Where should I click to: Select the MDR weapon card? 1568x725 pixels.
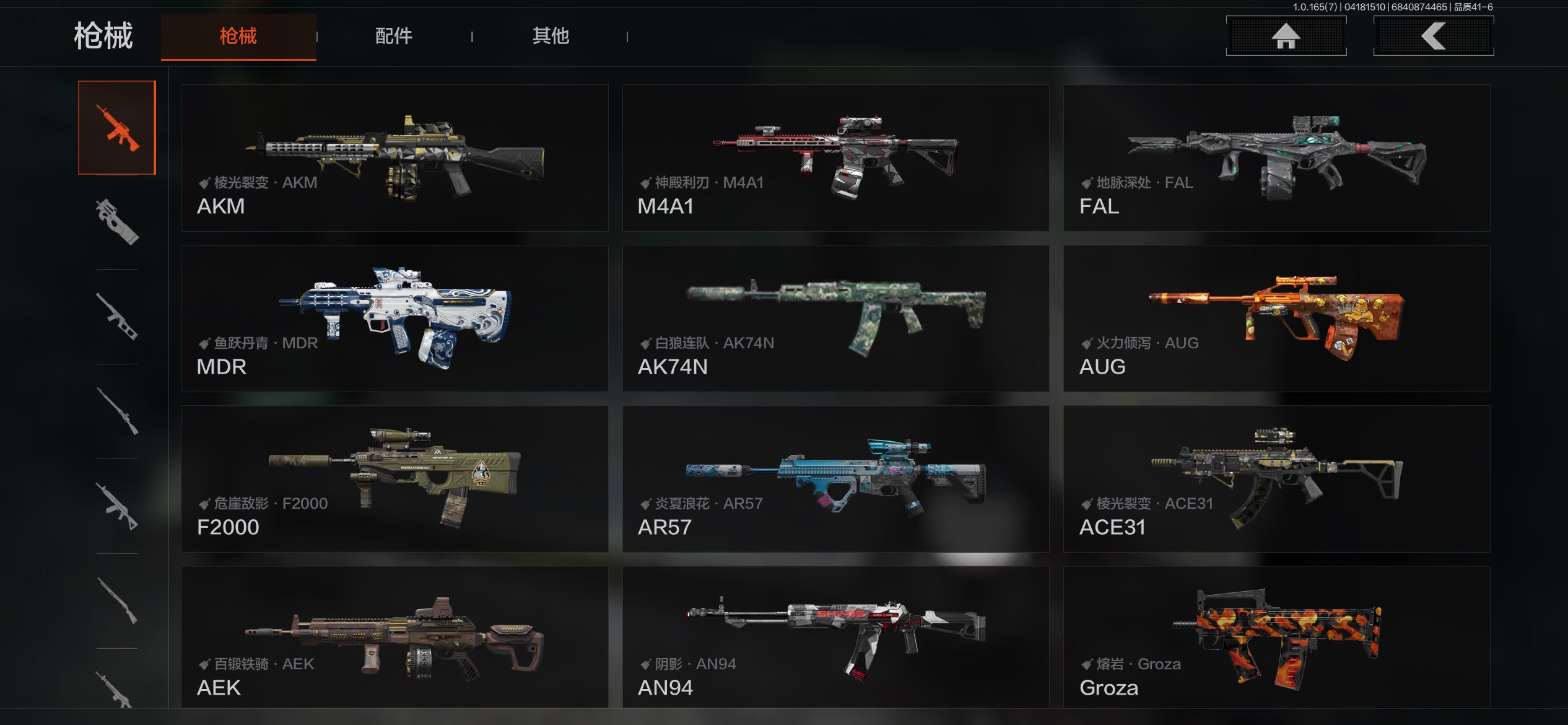click(x=394, y=319)
